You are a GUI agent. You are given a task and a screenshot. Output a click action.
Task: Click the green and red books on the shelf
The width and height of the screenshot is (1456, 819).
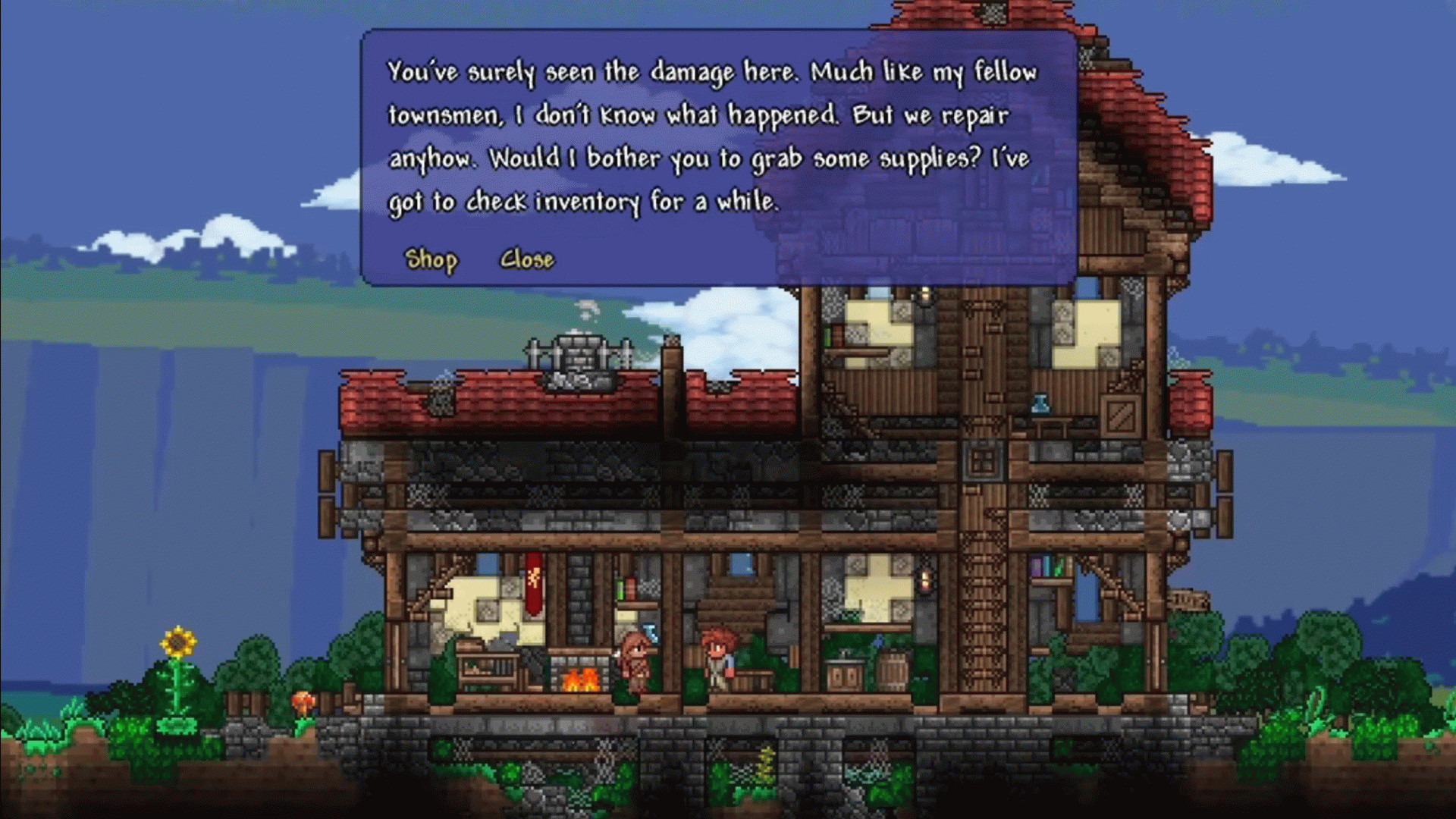[626, 588]
